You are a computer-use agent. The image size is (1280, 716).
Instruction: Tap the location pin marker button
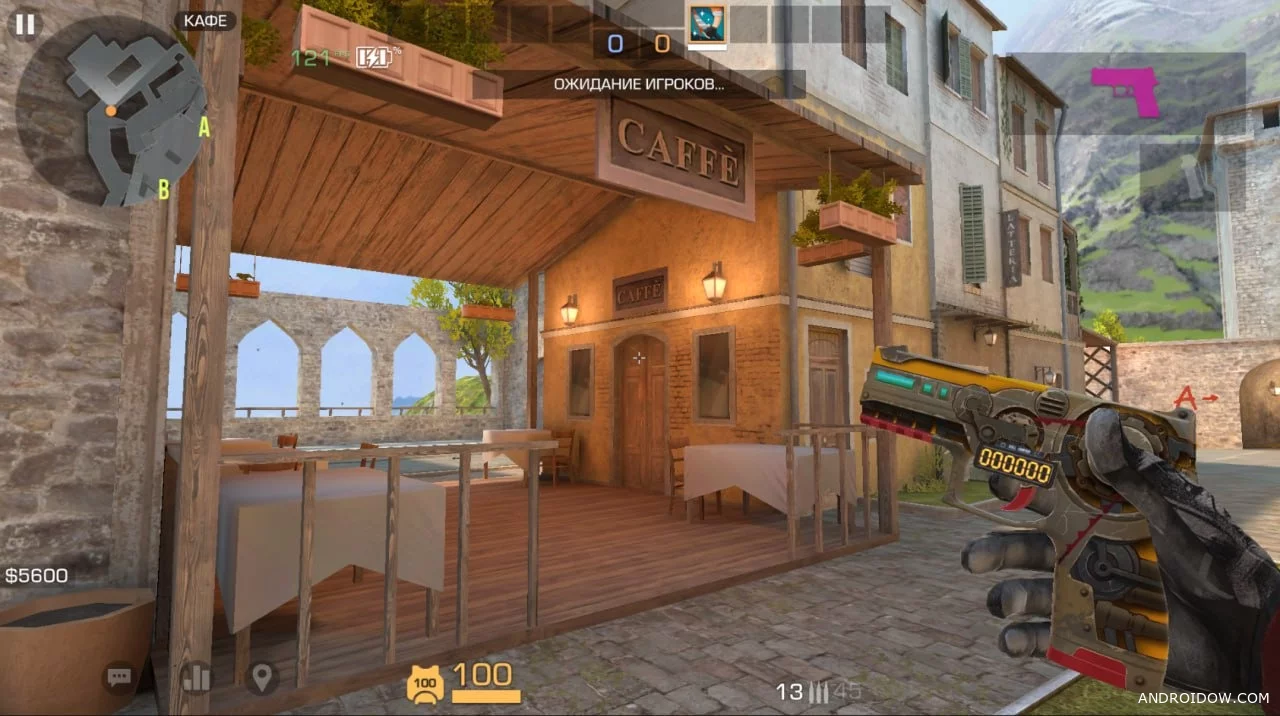[x=262, y=678]
